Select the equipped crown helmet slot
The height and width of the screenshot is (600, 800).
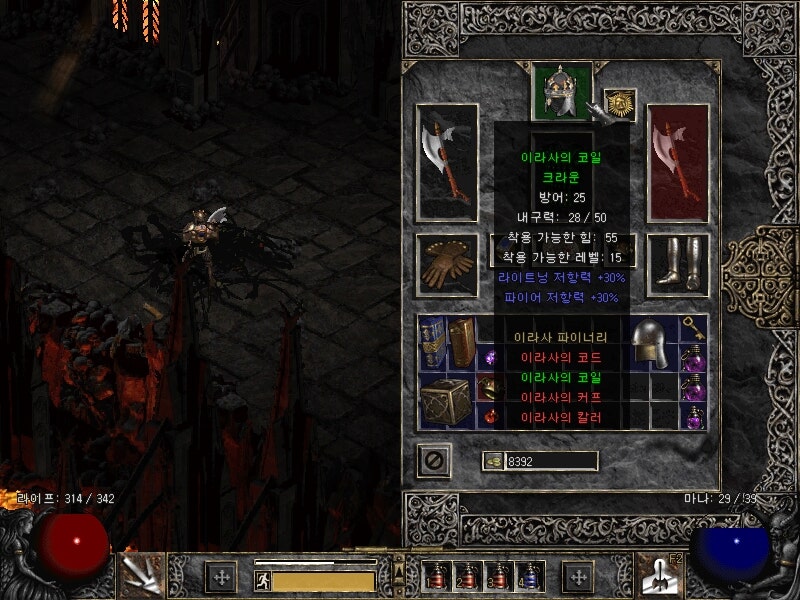coord(562,92)
